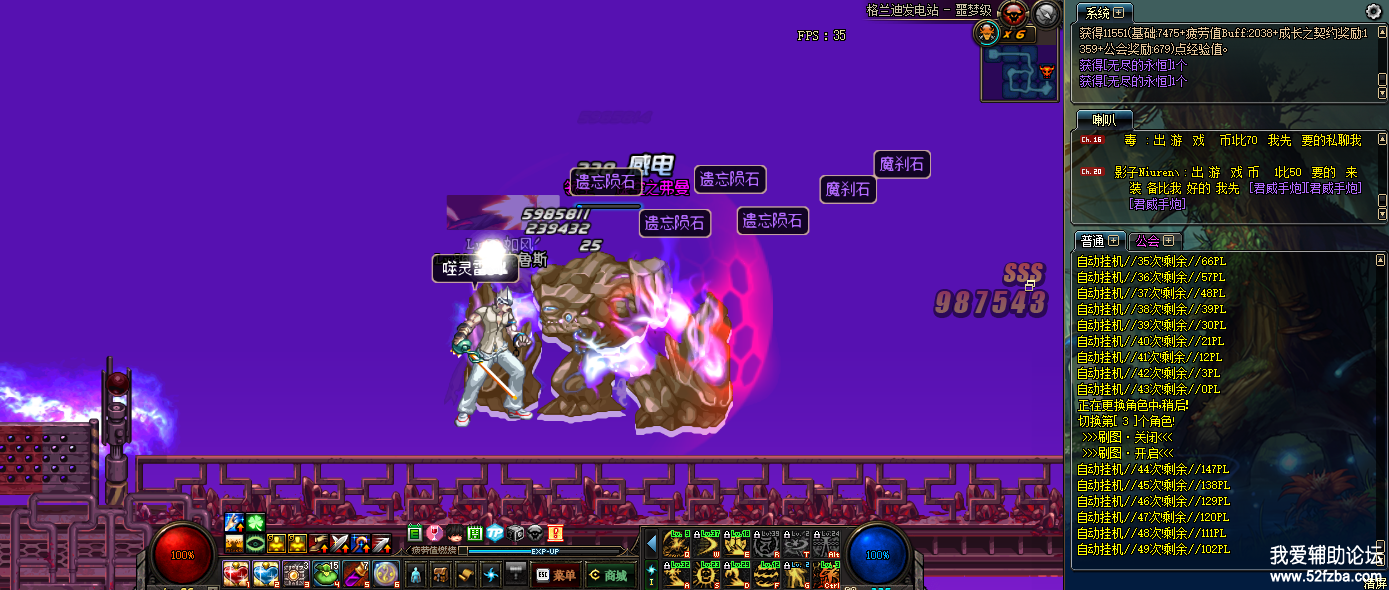
Task: Open the treasure chest inventory icon
Action: (441, 575)
